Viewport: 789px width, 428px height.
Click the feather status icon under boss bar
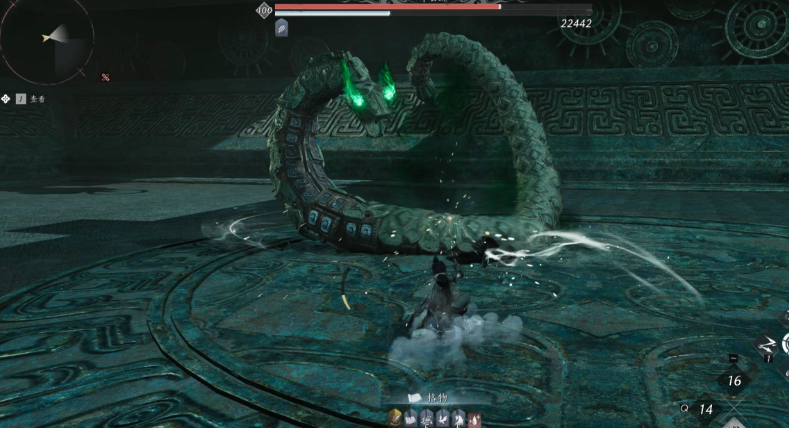point(282,29)
